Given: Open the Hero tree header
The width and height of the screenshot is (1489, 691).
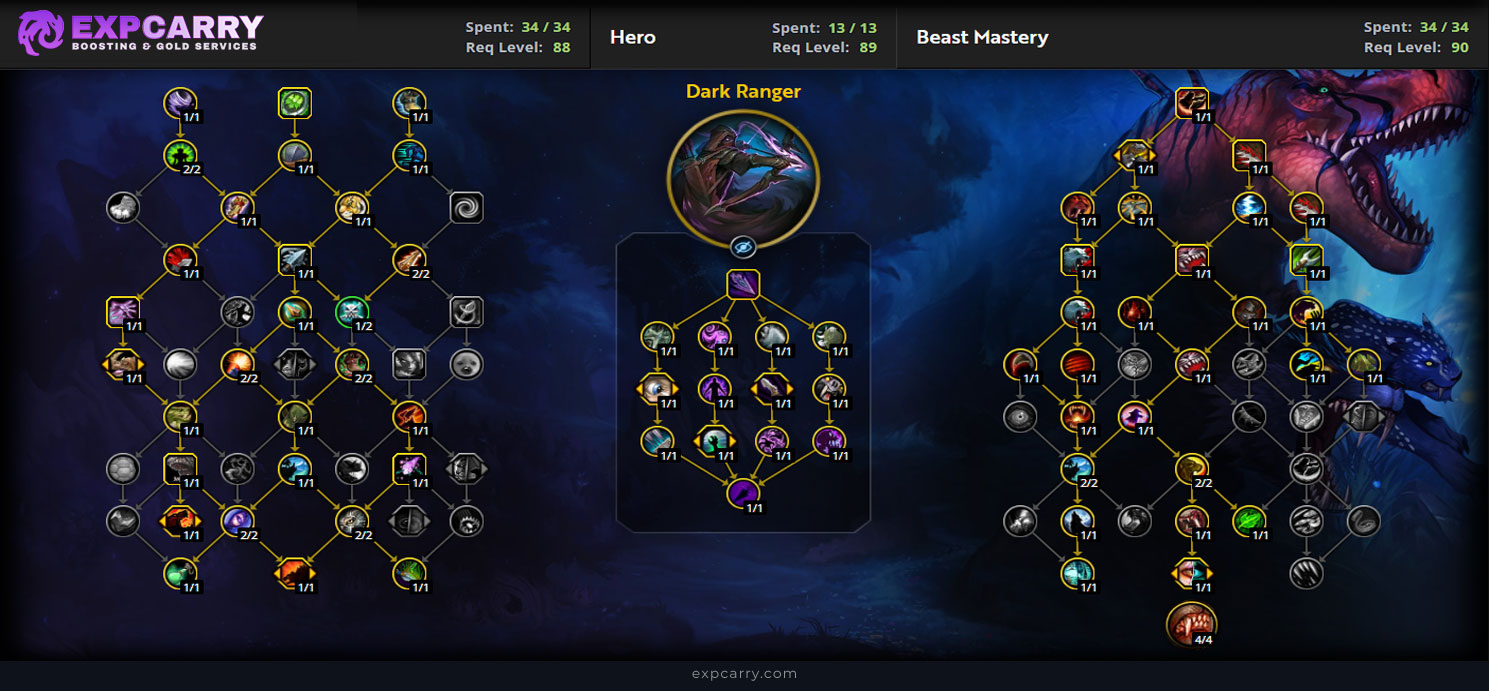Looking at the screenshot, I should point(633,37).
